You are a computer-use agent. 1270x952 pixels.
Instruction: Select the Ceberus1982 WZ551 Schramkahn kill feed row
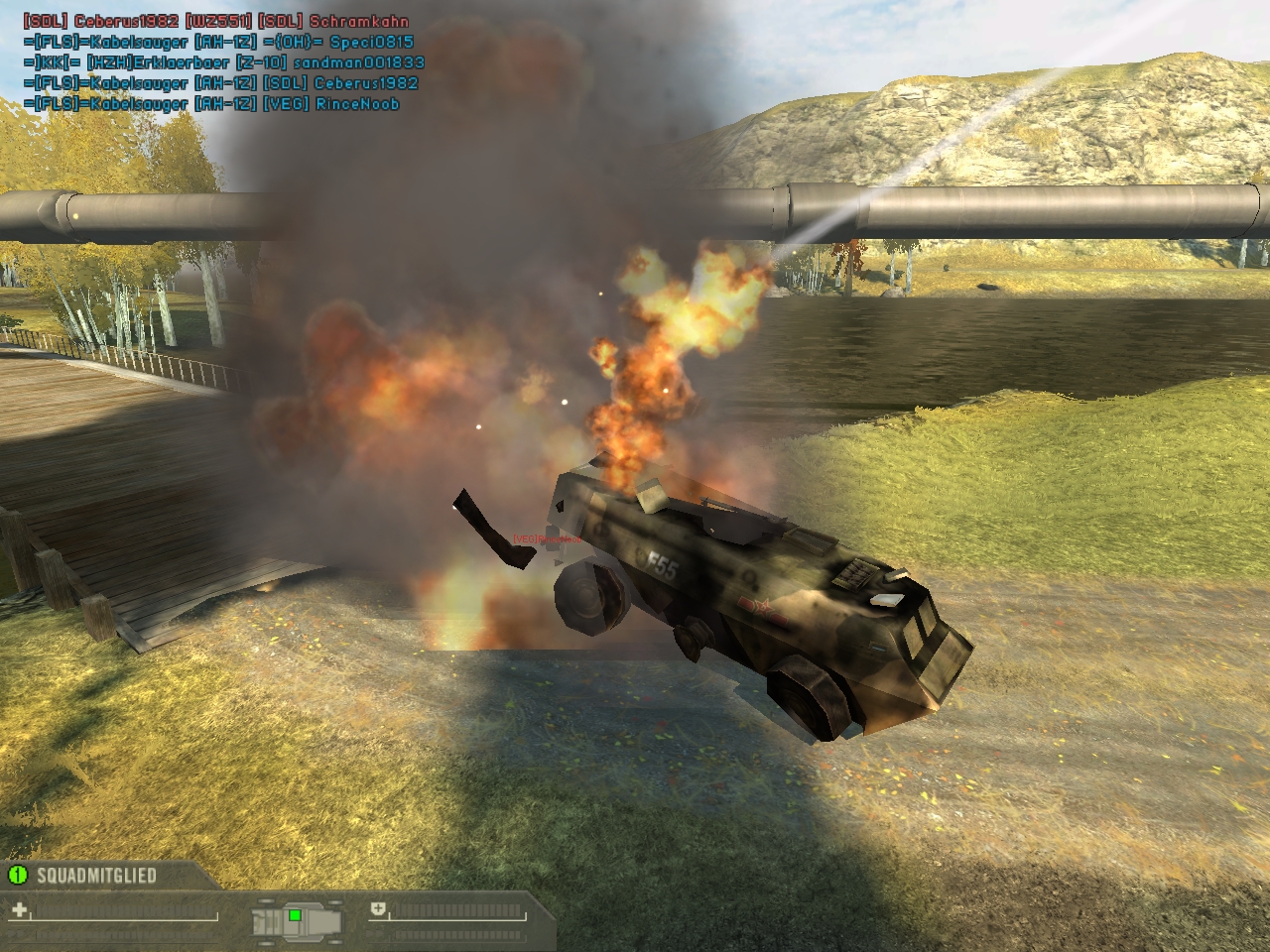click(x=215, y=21)
